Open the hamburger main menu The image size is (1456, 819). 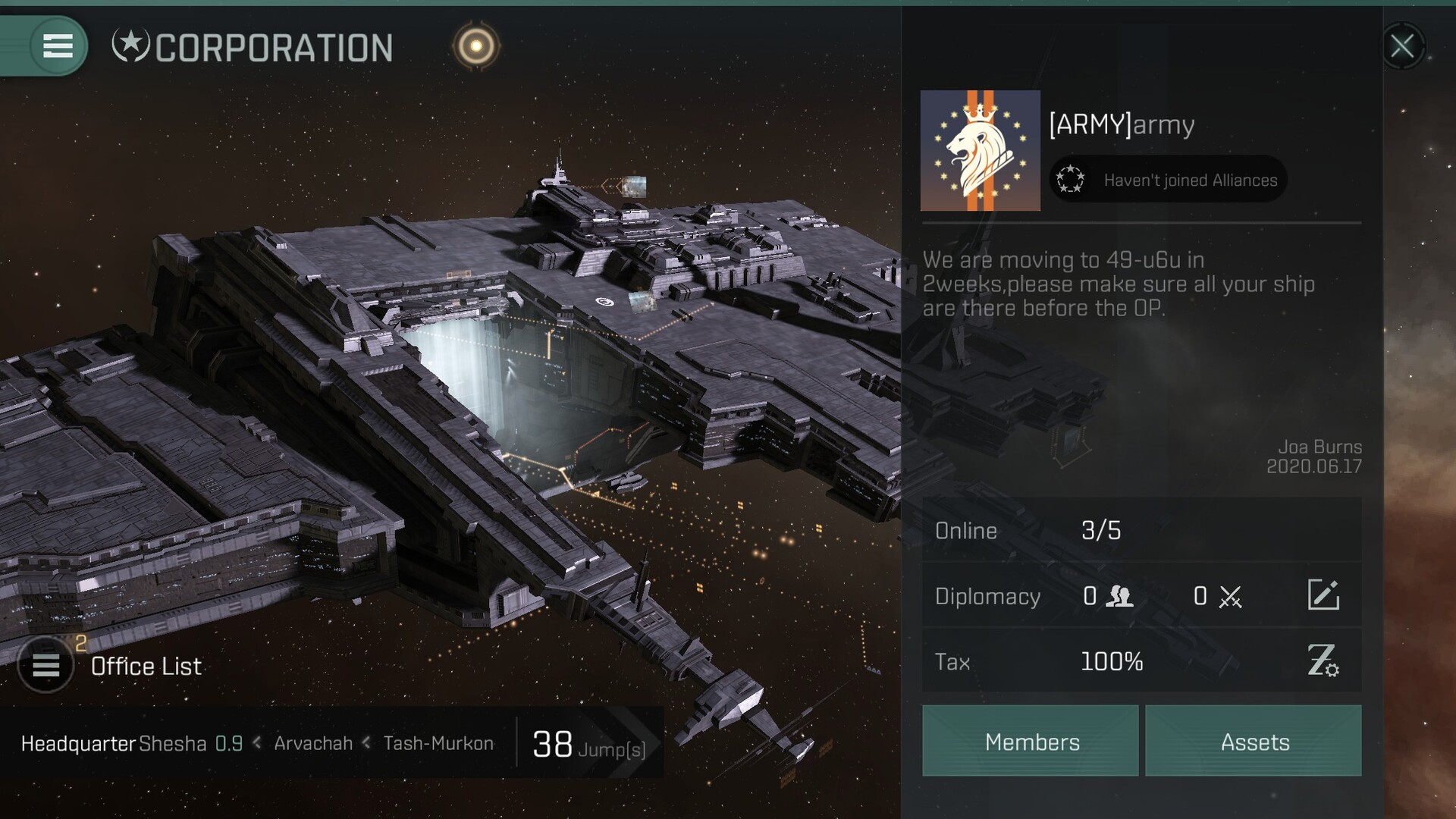click(x=58, y=46)
